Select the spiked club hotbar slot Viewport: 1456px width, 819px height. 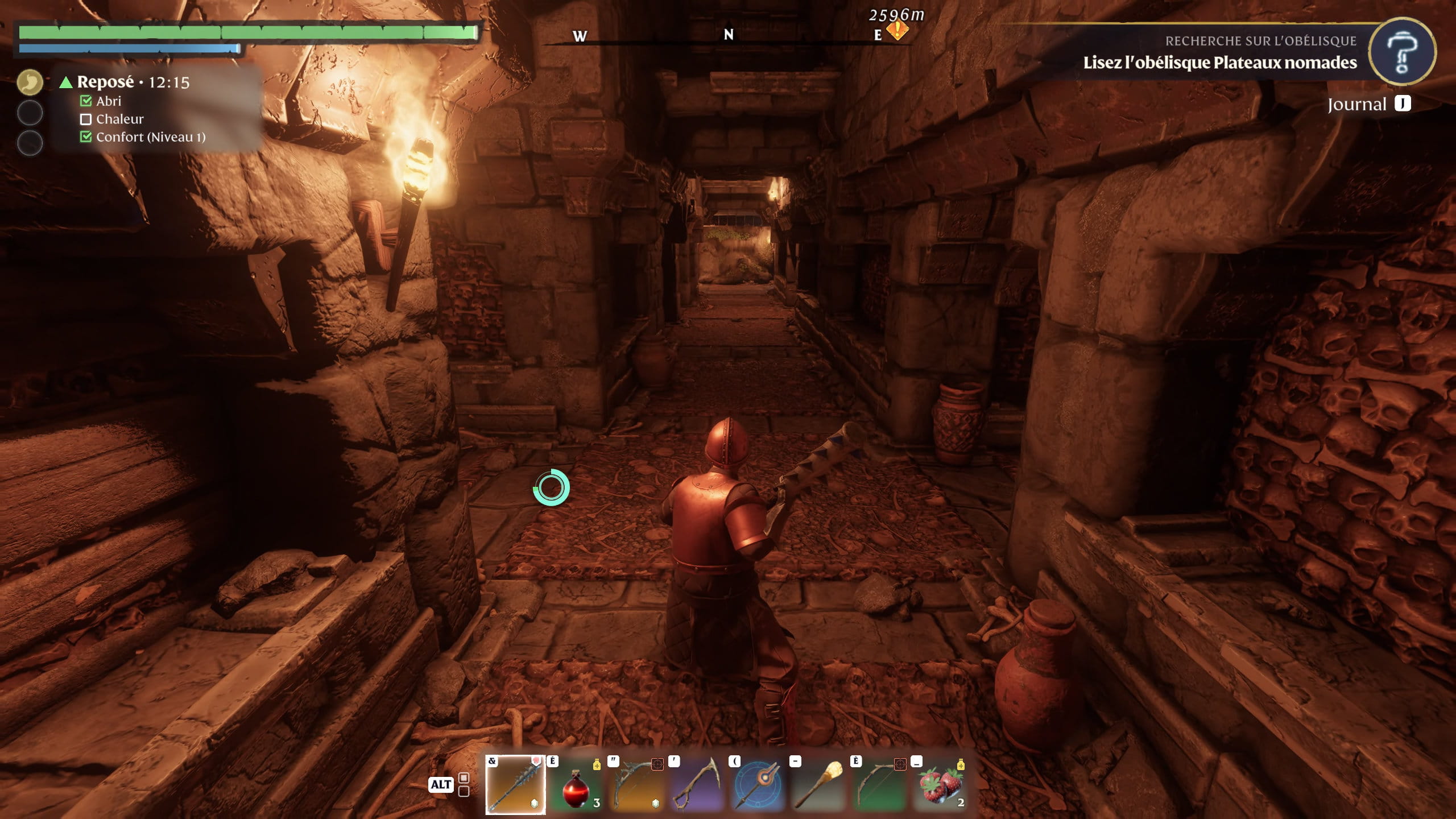coord(515,785)
